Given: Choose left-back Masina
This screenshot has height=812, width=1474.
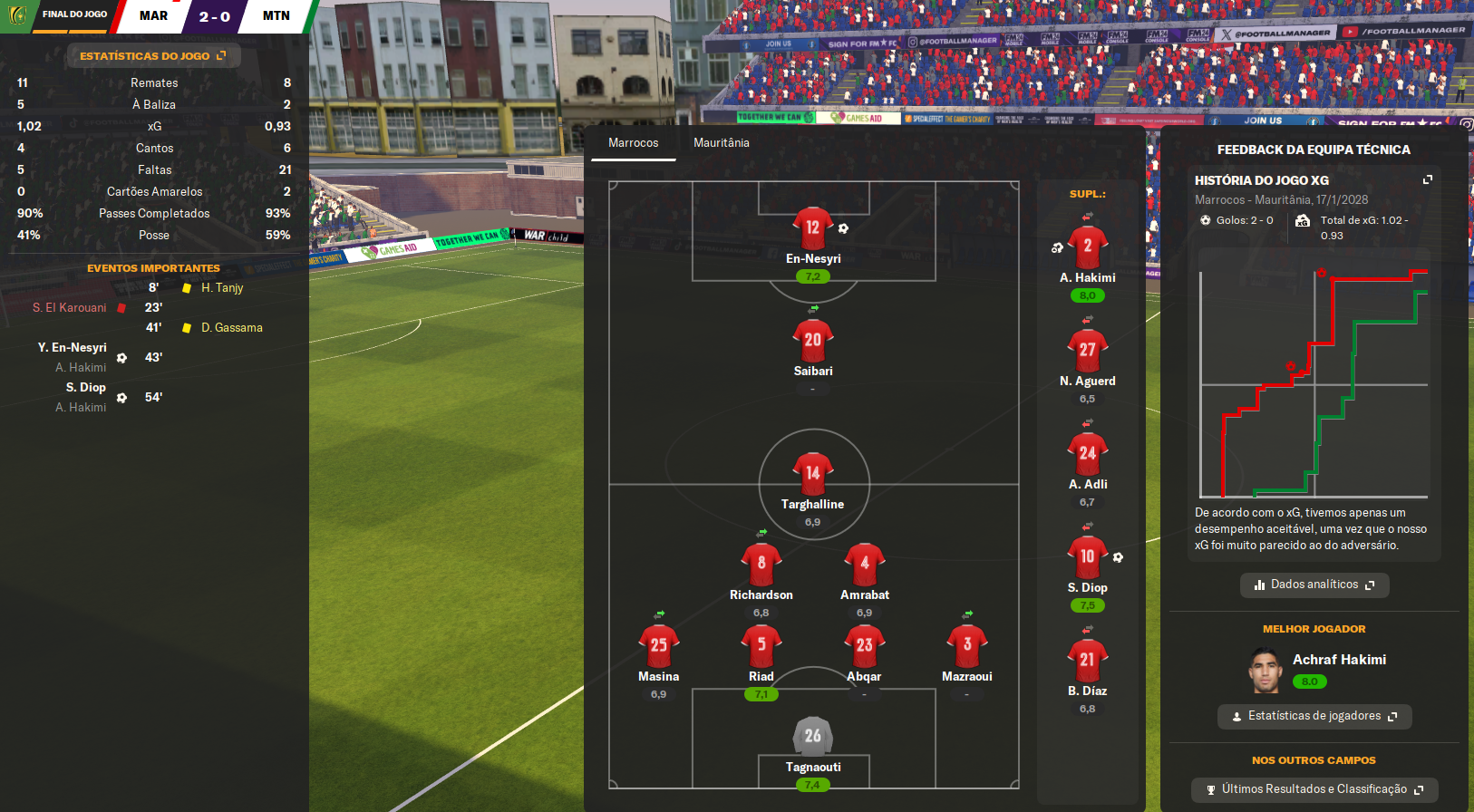Looking at the screenshot, I should 658,645.
